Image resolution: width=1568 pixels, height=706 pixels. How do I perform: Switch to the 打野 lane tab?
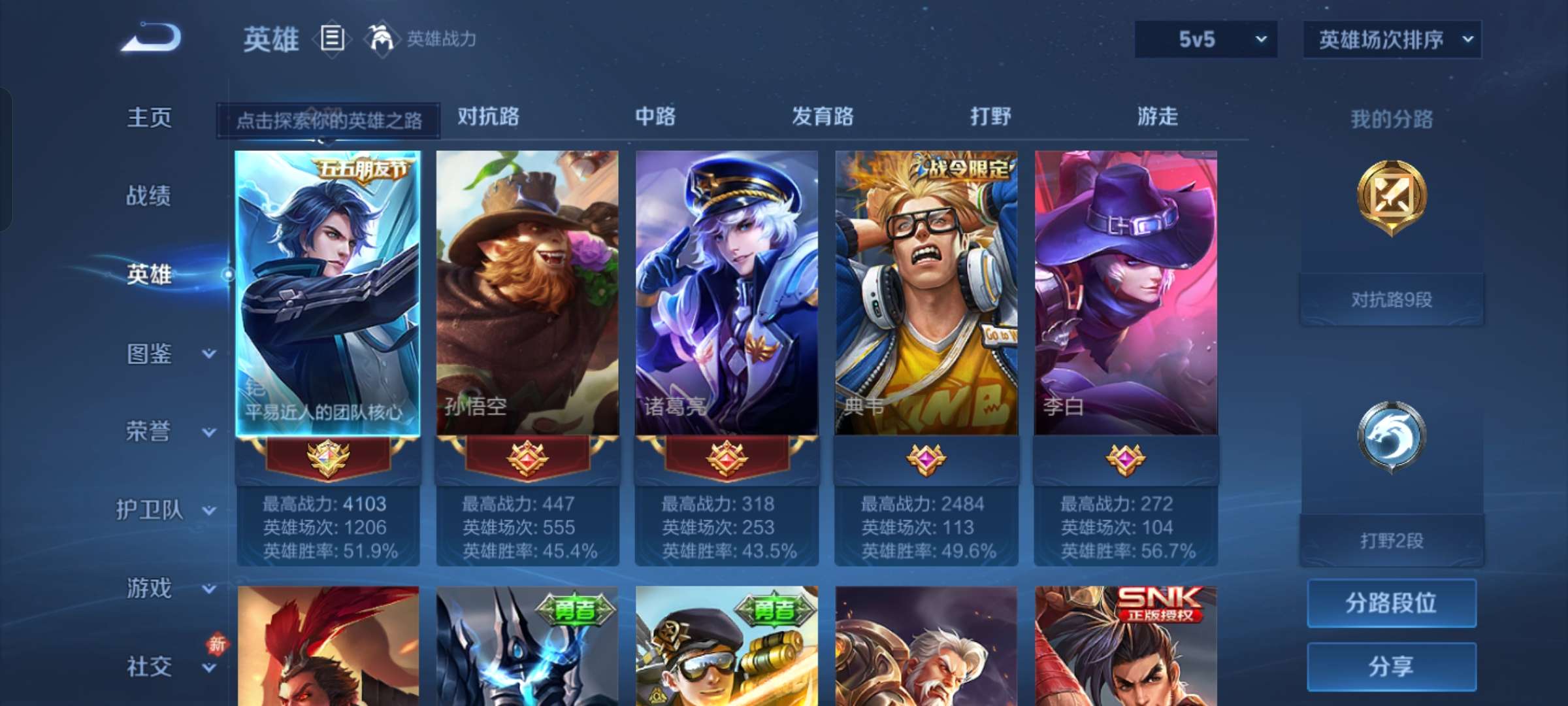[990, 118]
